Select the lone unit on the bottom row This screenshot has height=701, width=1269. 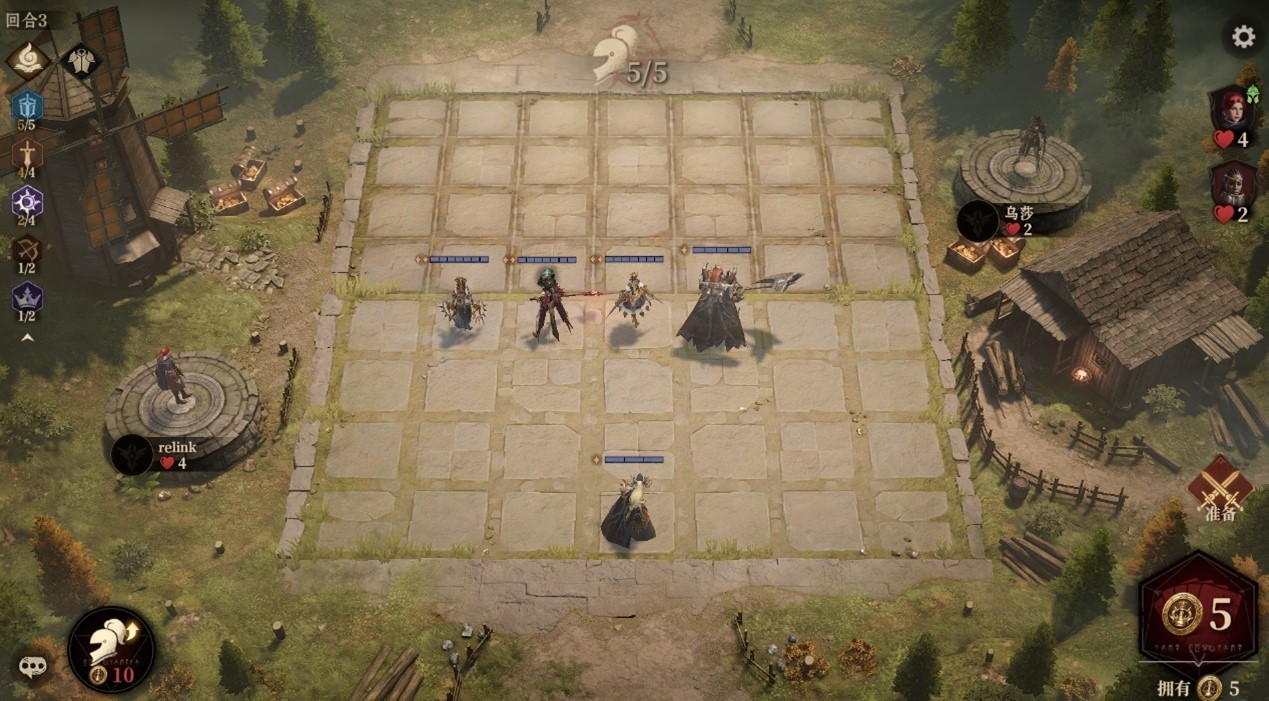pos(629,512)
